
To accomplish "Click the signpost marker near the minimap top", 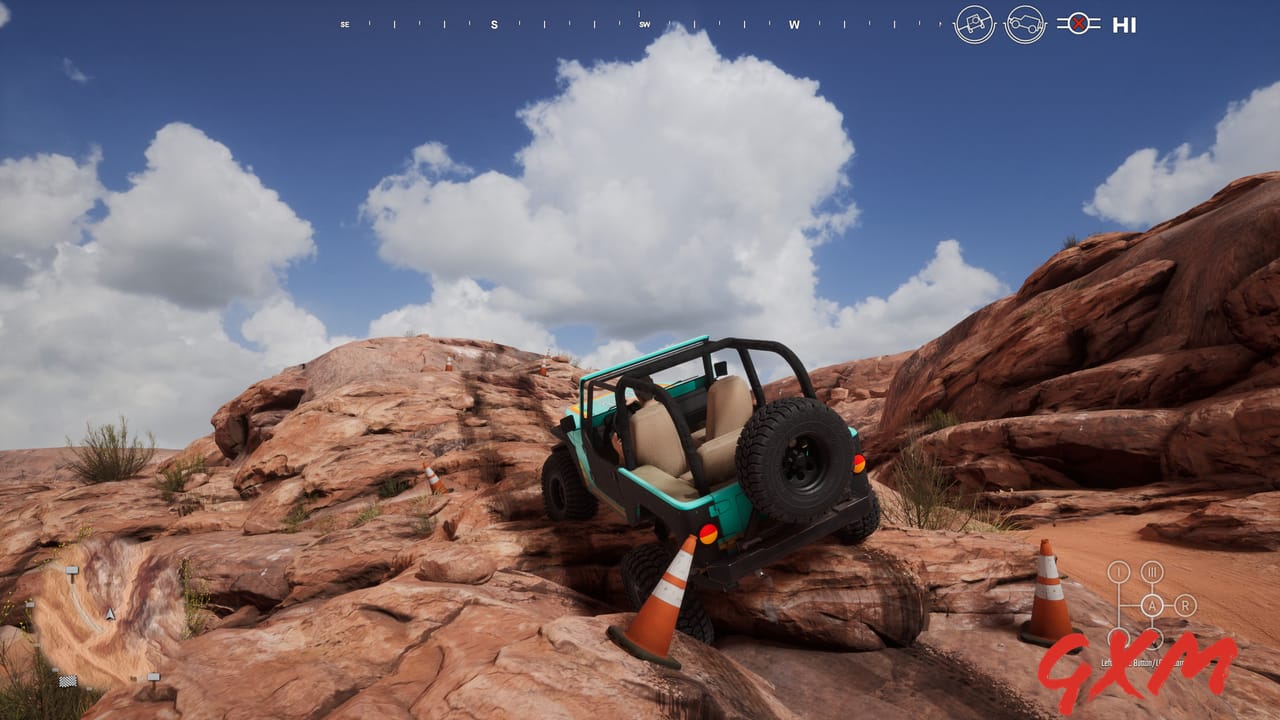I will tap(73, 570).
